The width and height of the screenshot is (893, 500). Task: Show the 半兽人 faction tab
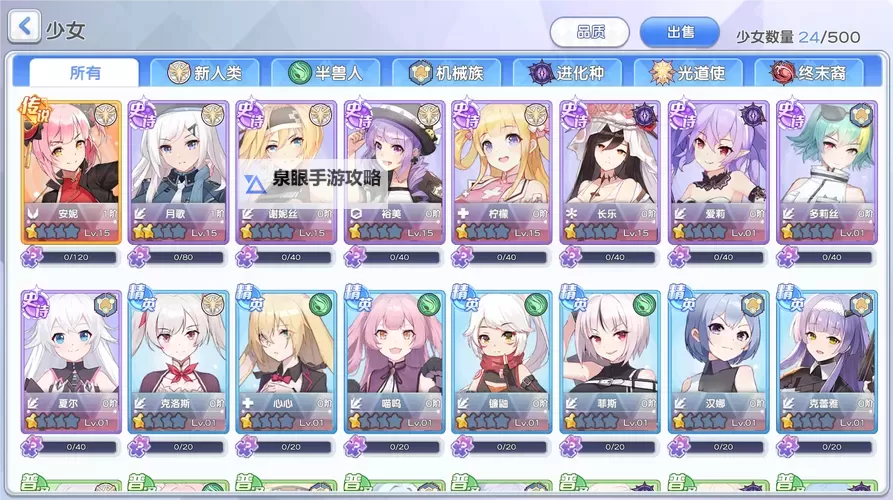pyautogui.click(x=325, y=73)
